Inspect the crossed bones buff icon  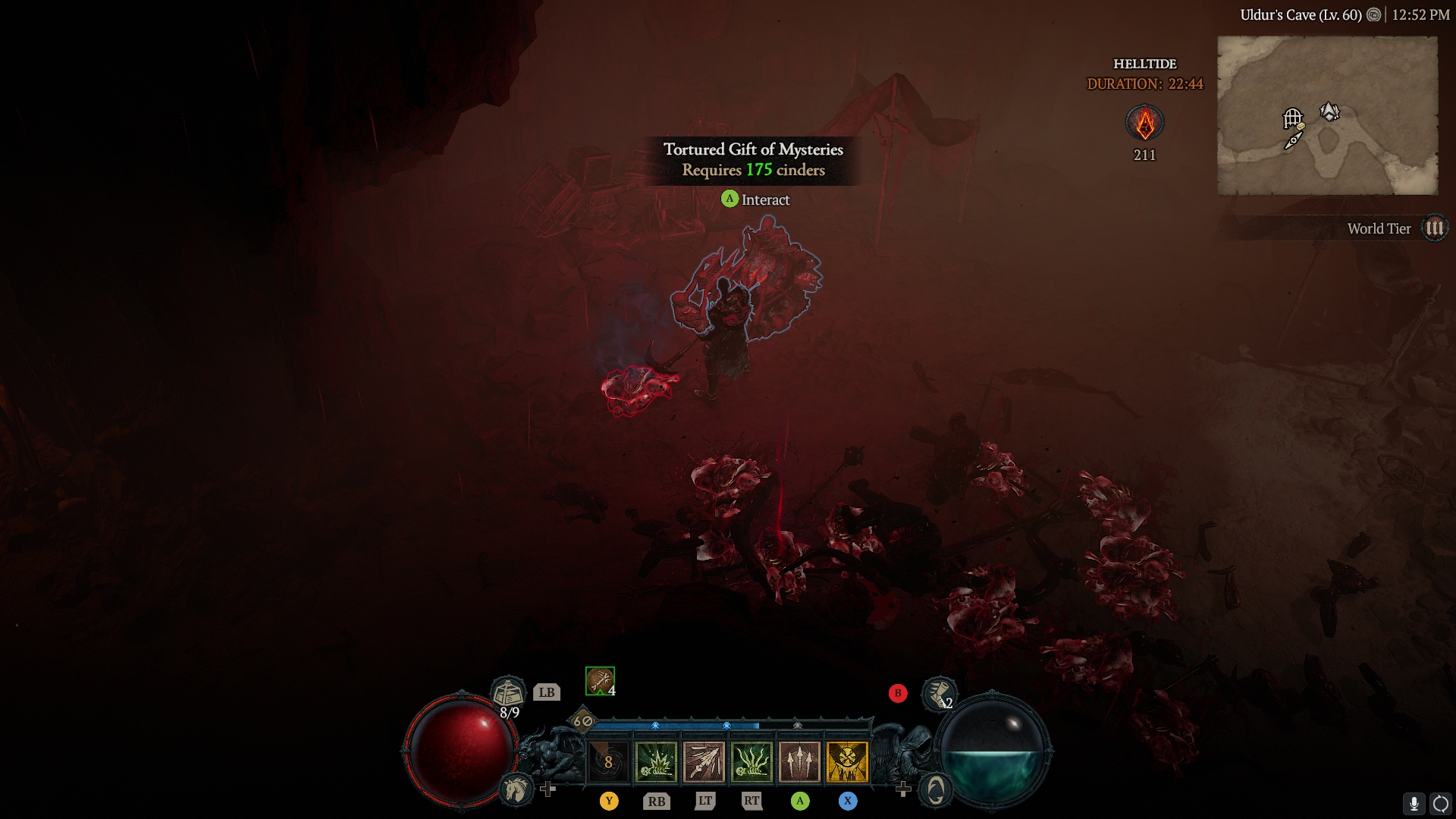pyautogui.click(x=599, y=680)
